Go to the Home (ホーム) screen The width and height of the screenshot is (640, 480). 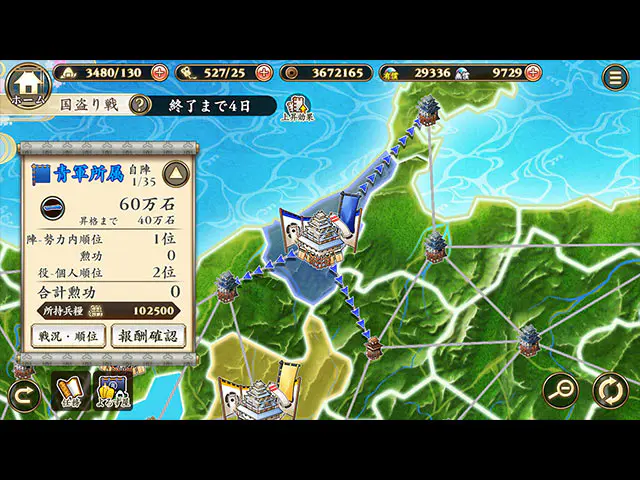point(28,85)
